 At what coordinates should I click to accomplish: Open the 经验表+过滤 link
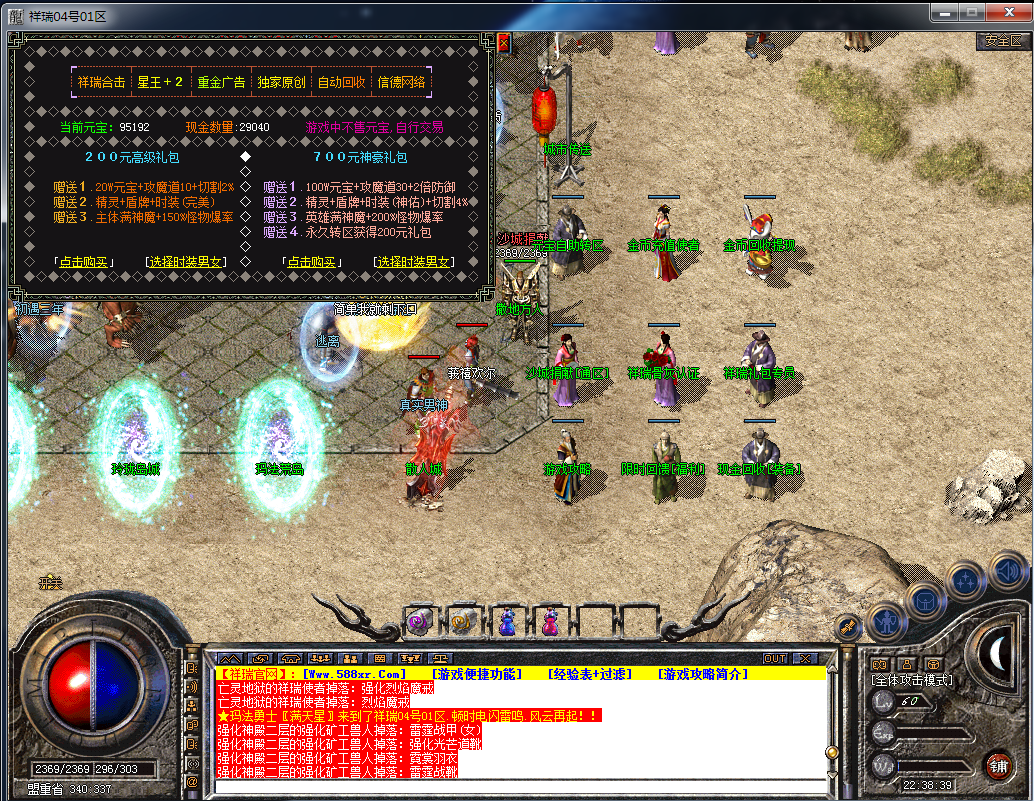click(590, 674)
